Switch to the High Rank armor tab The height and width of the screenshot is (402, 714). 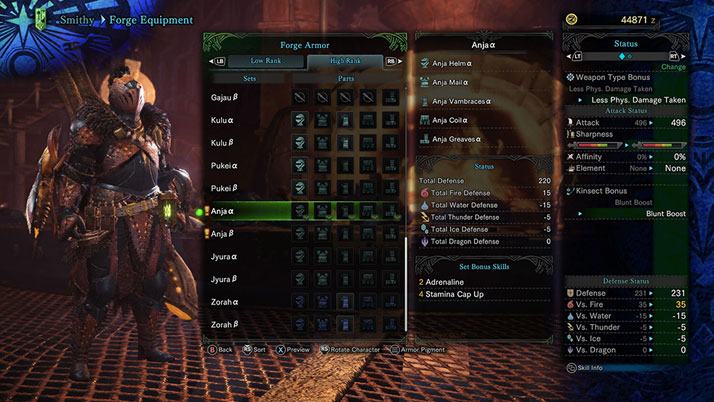tap(345, 61)
